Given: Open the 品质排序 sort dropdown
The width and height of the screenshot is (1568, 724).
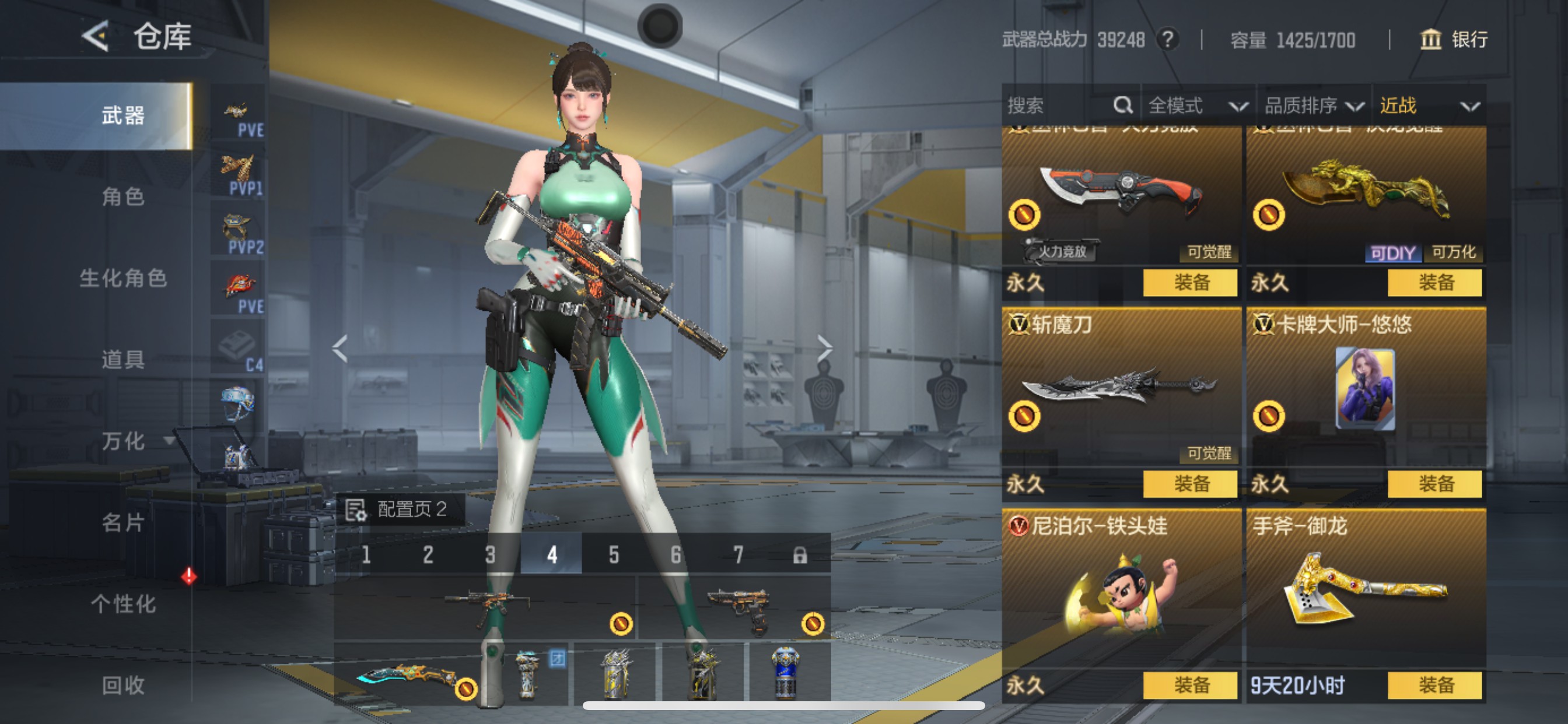Looking at the screenshot, I should [1313, 106].
